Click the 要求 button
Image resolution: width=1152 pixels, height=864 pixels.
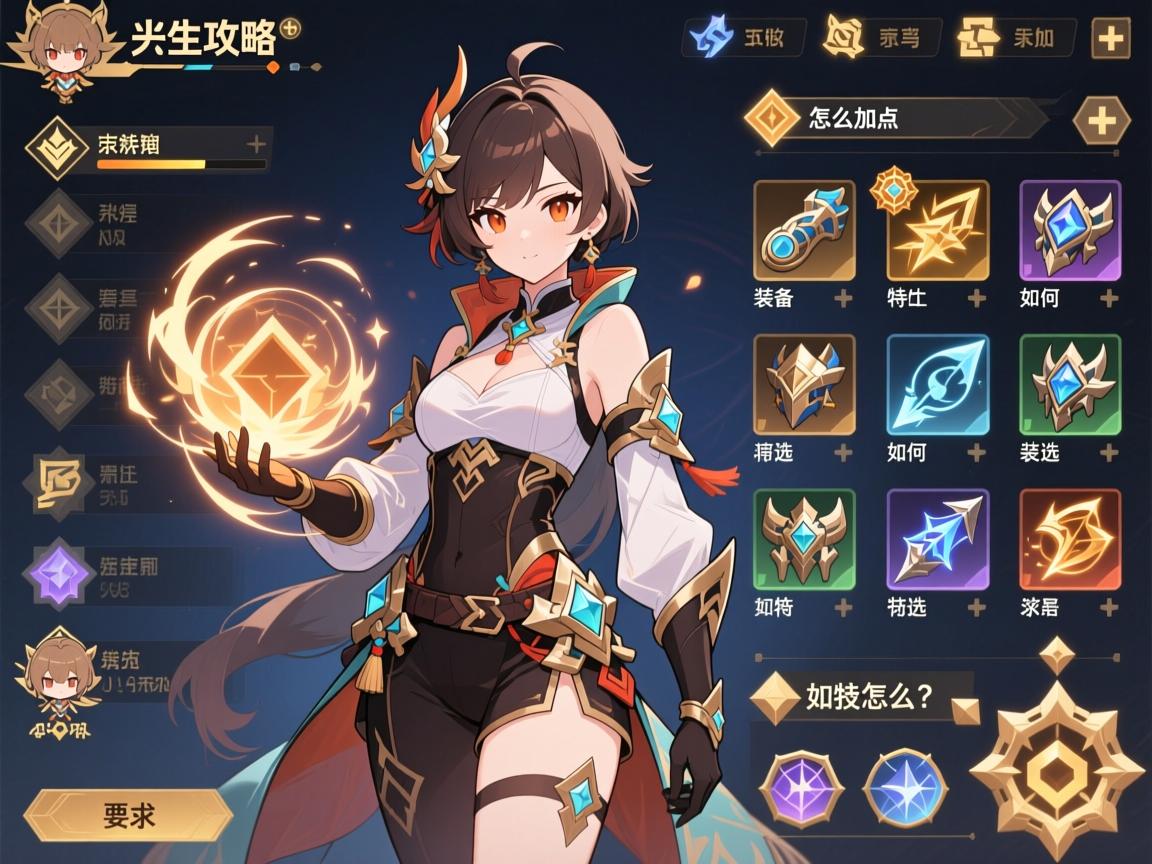point(128,815)
